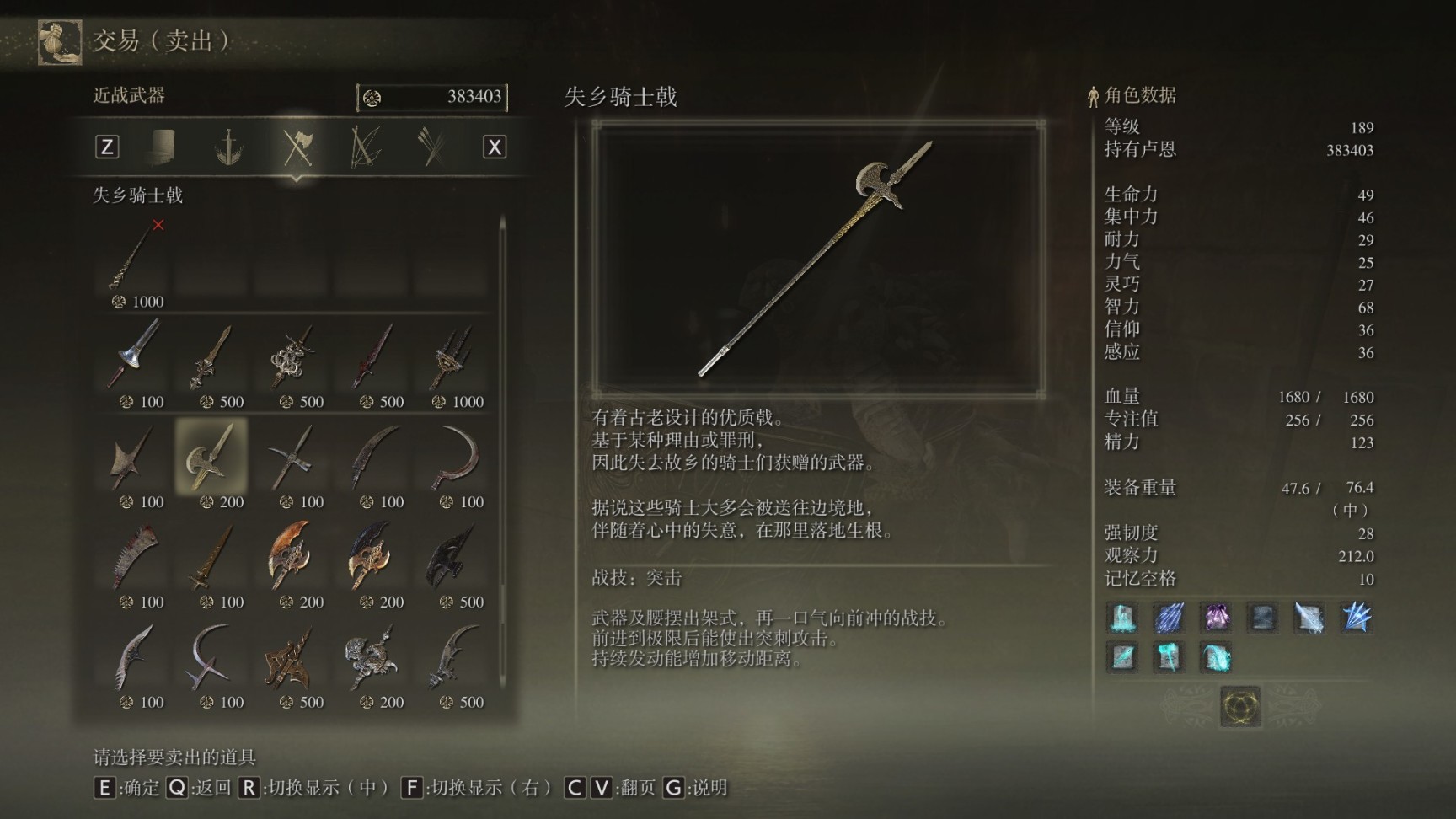
Task: Click Z to cycle to previous category
Action: click(107, 146)
